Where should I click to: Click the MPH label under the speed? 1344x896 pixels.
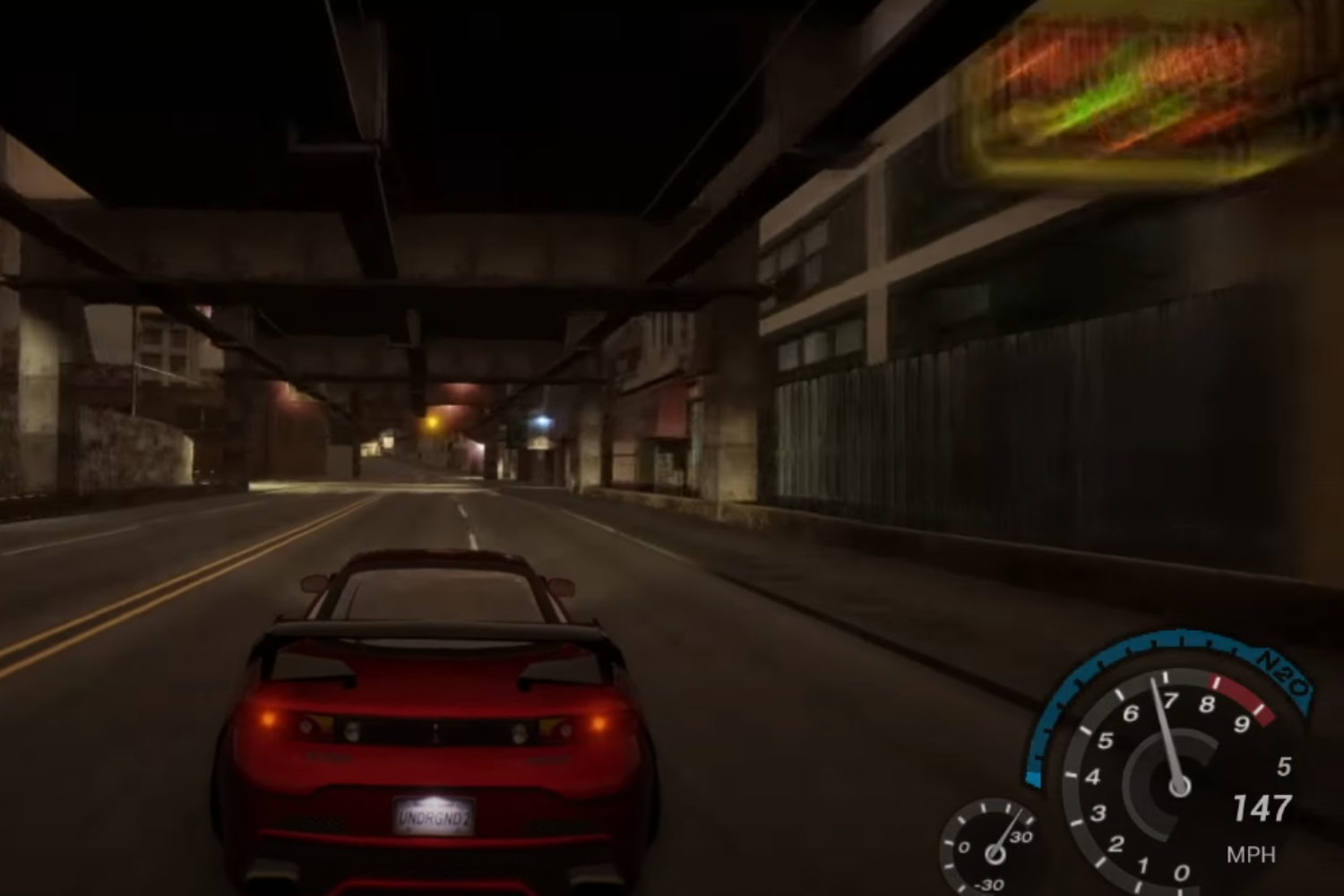tap(1252, 852)
